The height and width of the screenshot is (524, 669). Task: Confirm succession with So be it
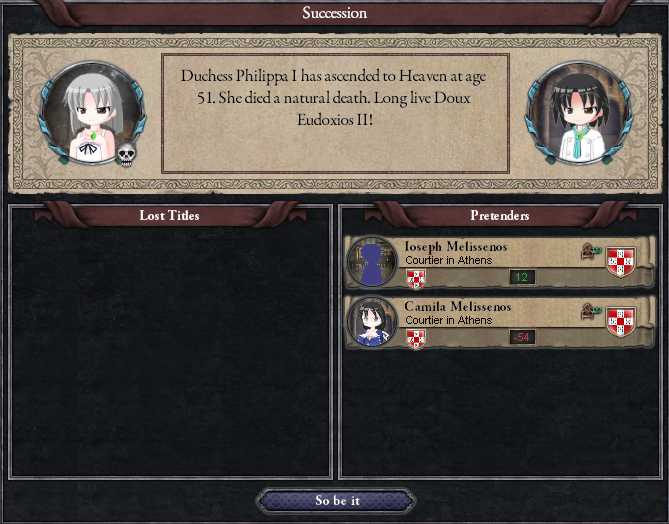click(336, 501)
